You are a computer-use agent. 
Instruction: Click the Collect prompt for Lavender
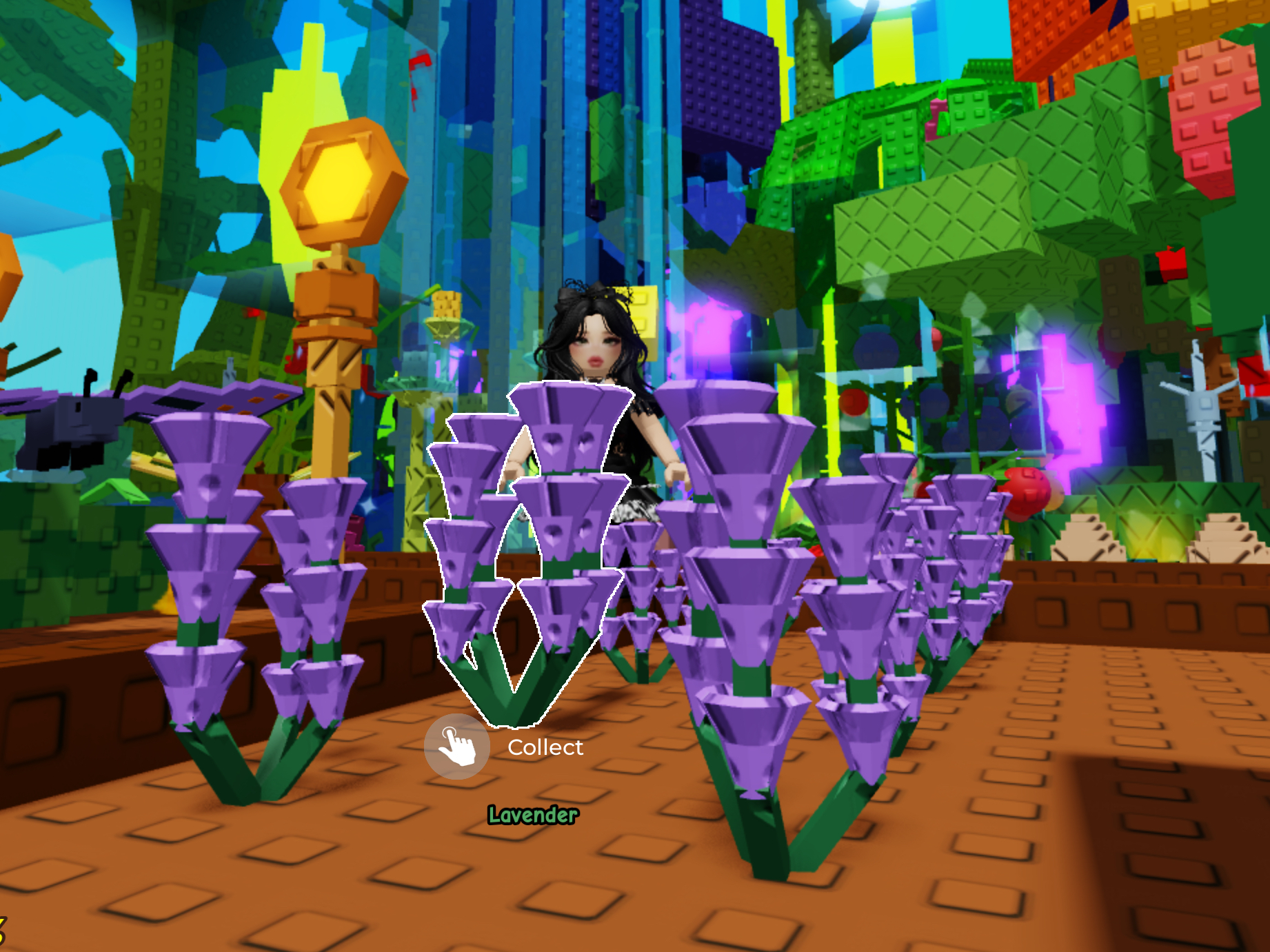pos(457,747)
